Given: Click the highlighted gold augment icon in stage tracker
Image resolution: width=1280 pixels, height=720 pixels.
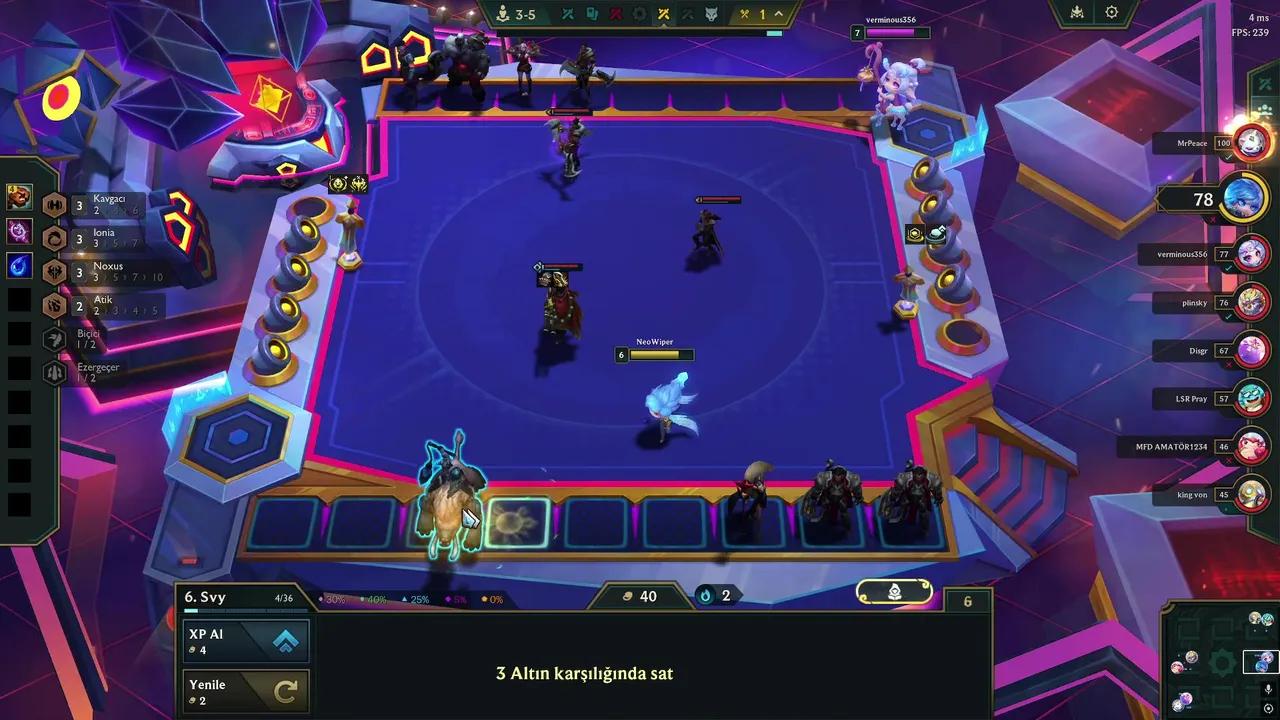Looking at the screenshot, I should [664, 14].
